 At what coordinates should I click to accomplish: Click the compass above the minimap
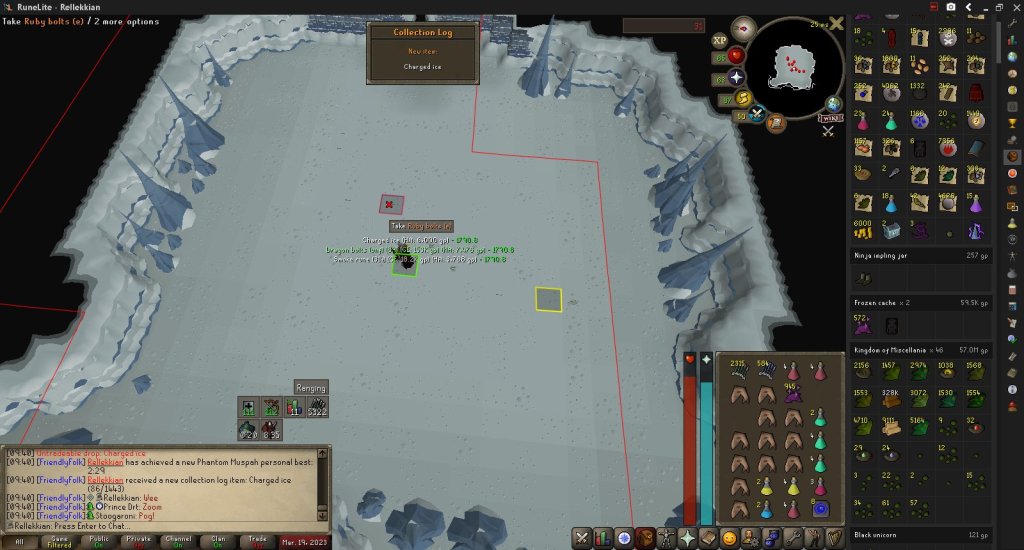click(743, 29)
